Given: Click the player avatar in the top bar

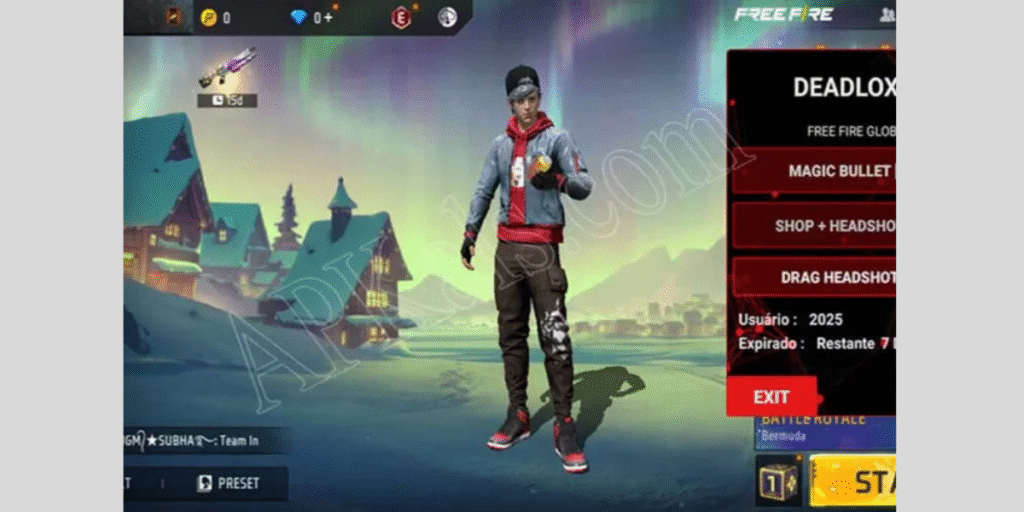Looking at the screenshot, I should point(172,17).
